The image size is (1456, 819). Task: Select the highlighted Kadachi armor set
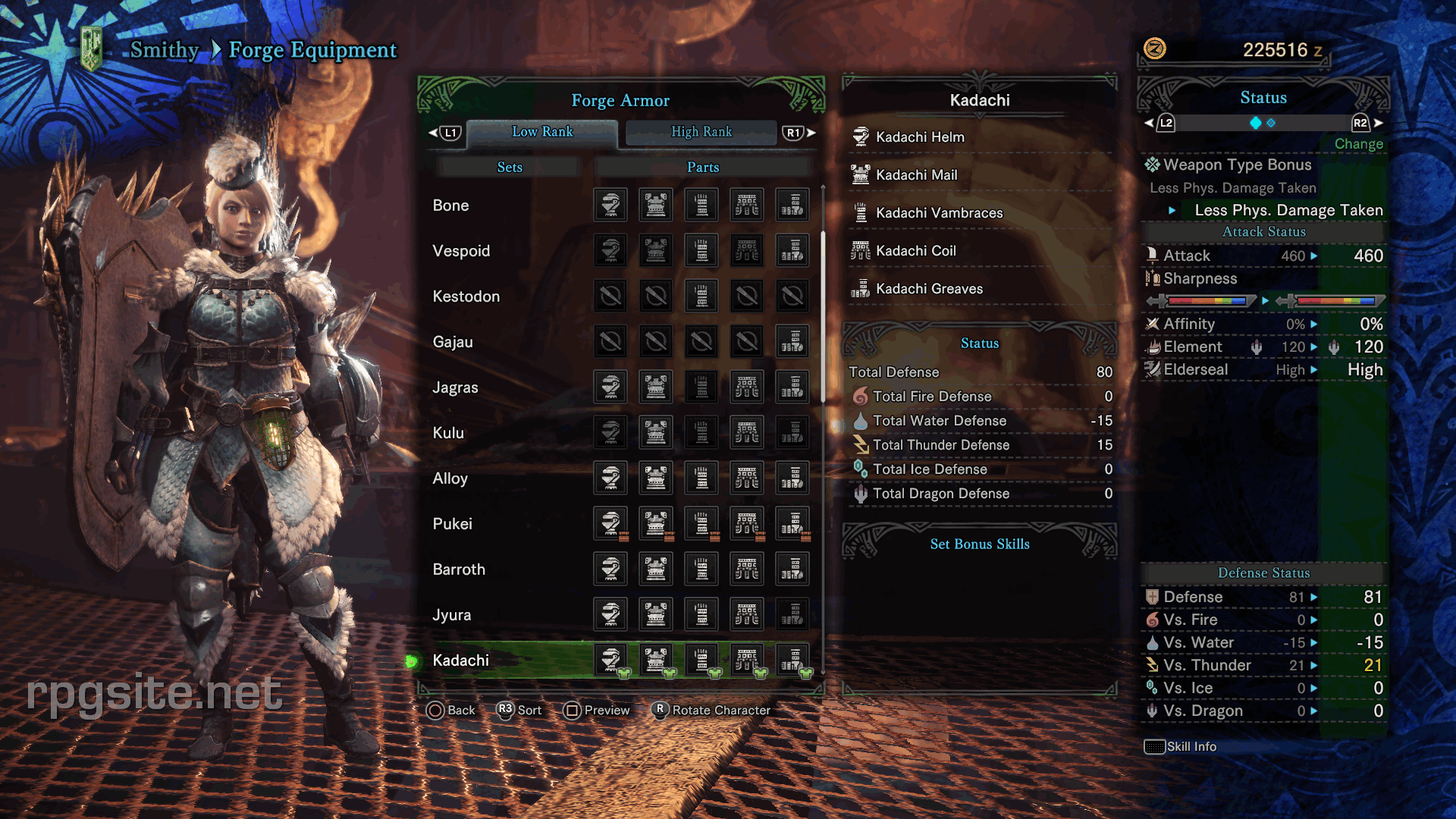coord(460,661)
